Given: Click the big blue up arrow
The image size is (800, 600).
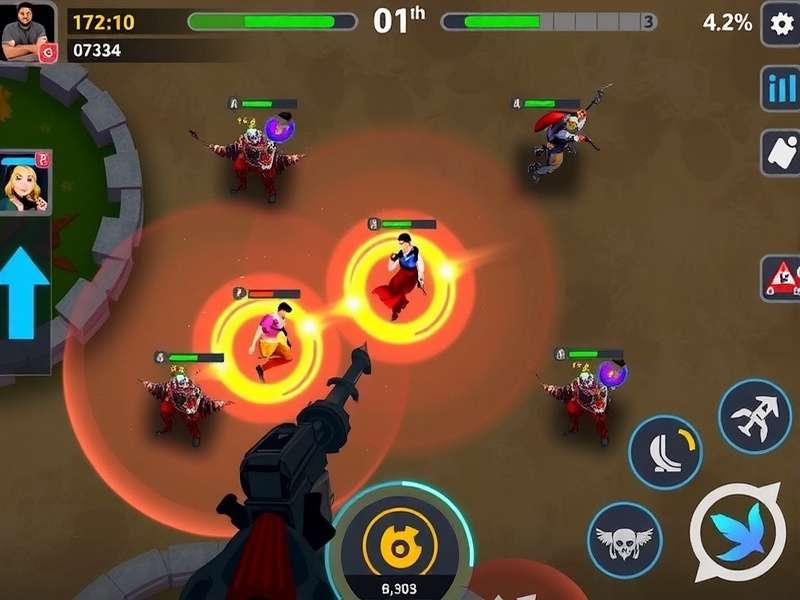Looking at the screenshot, I should click(x=25, y=295).
